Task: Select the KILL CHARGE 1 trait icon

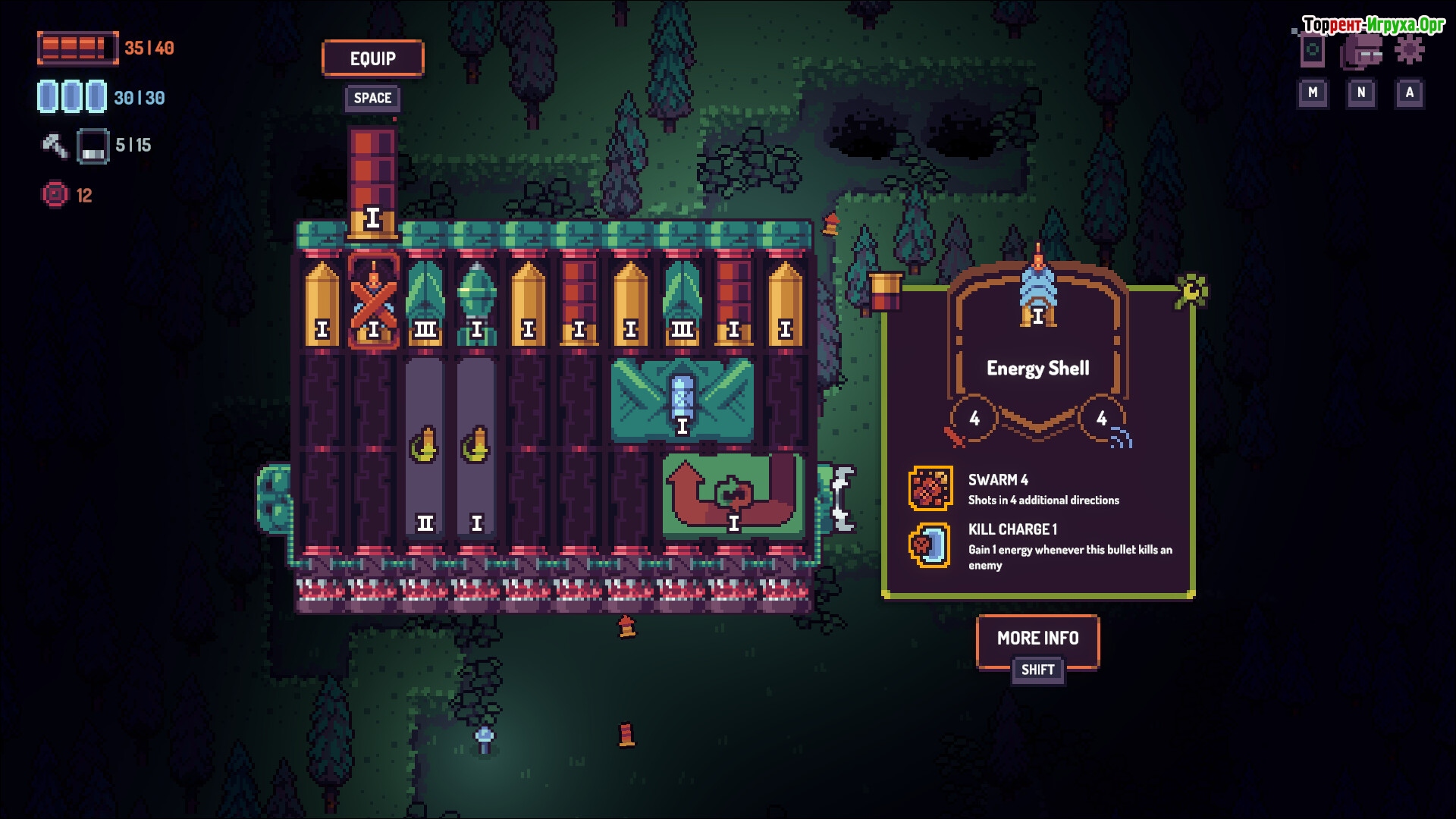Action: click(x=930, y=545)
